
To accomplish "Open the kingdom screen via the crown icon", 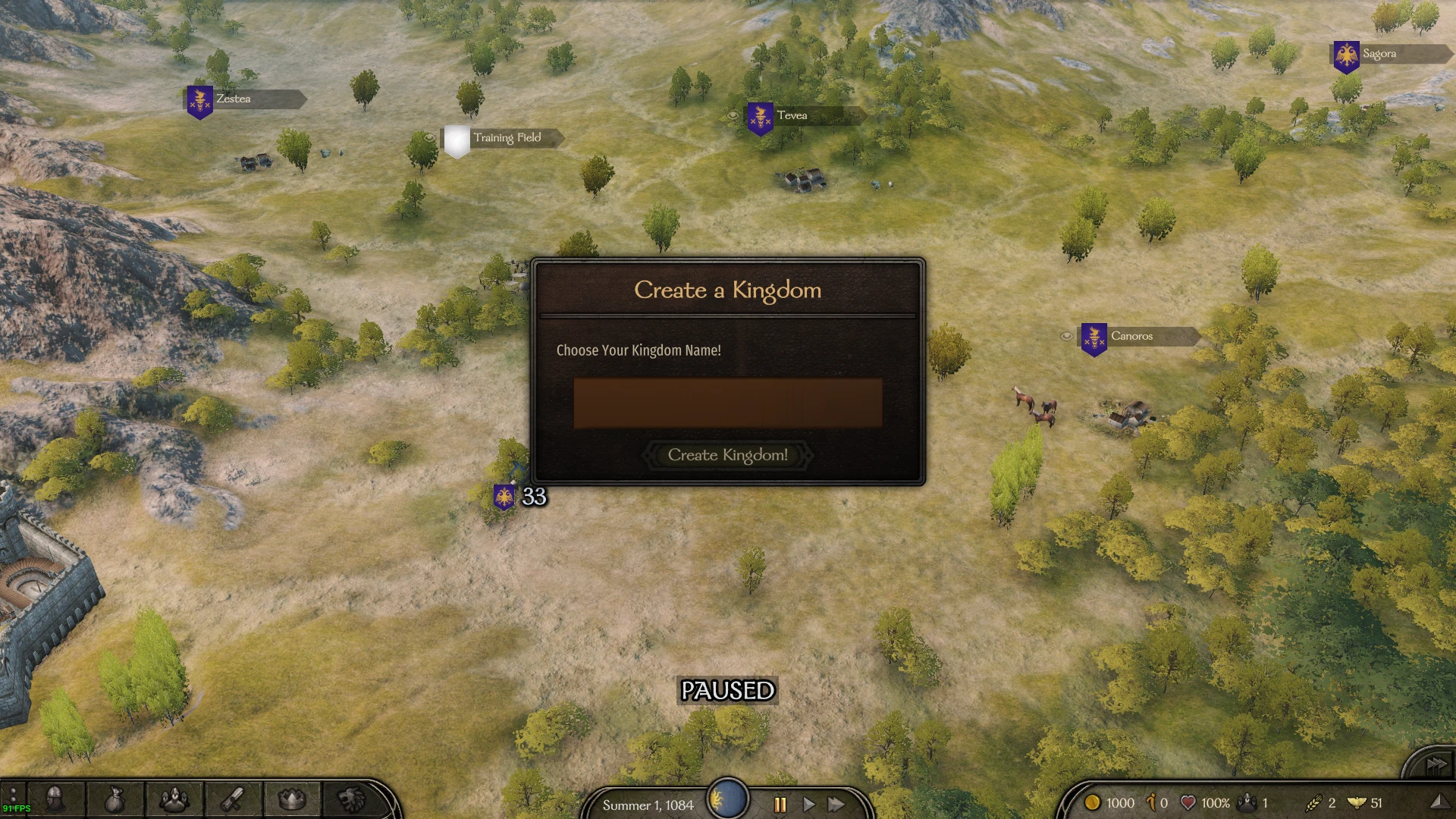I will point(292,800).
